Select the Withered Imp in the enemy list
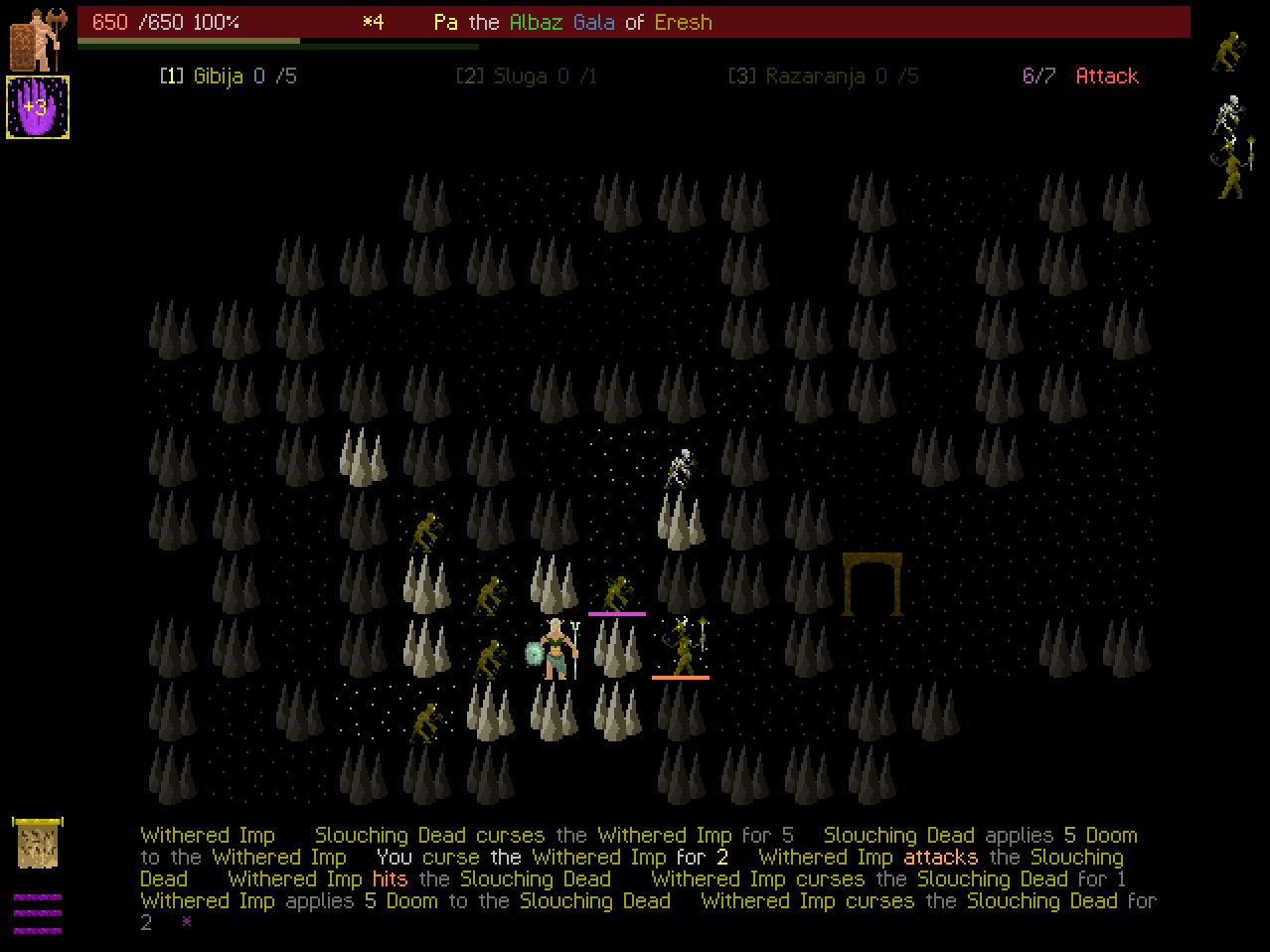 tap(1229, 52)
